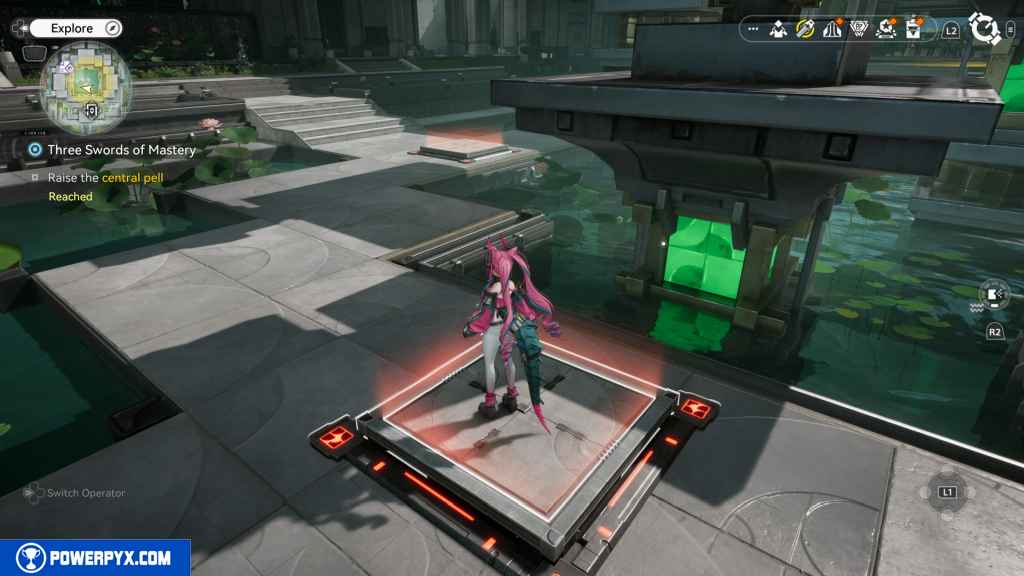The image size is (1024, 576).
Task: Open the star emblem icon with notification
Action: (x=886, y=30)
